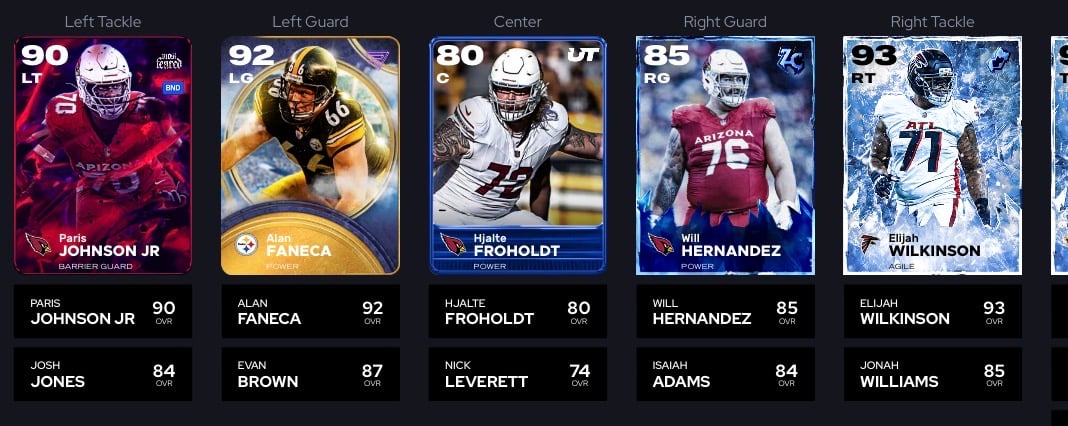Click the Paris Johnson Jr 90 OVR row
Image resolution: width=1068 pixels, height=426 pixels.
click(103, 311)
